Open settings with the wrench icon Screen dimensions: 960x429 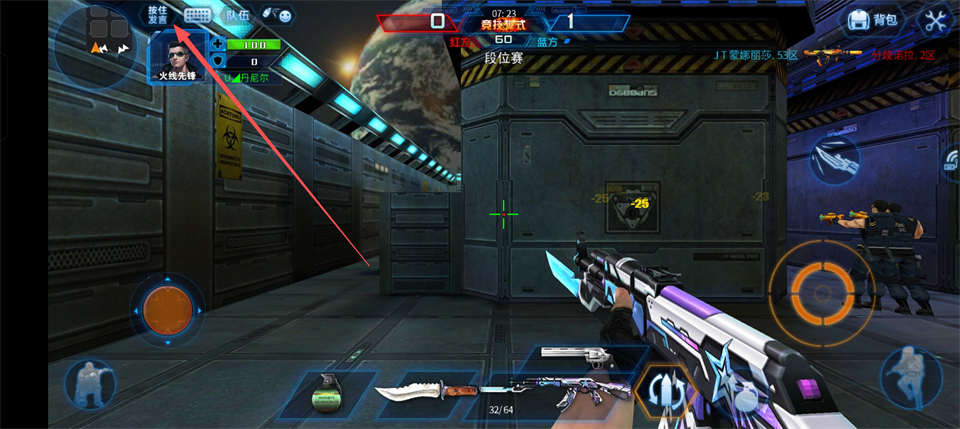coord(936,19)
